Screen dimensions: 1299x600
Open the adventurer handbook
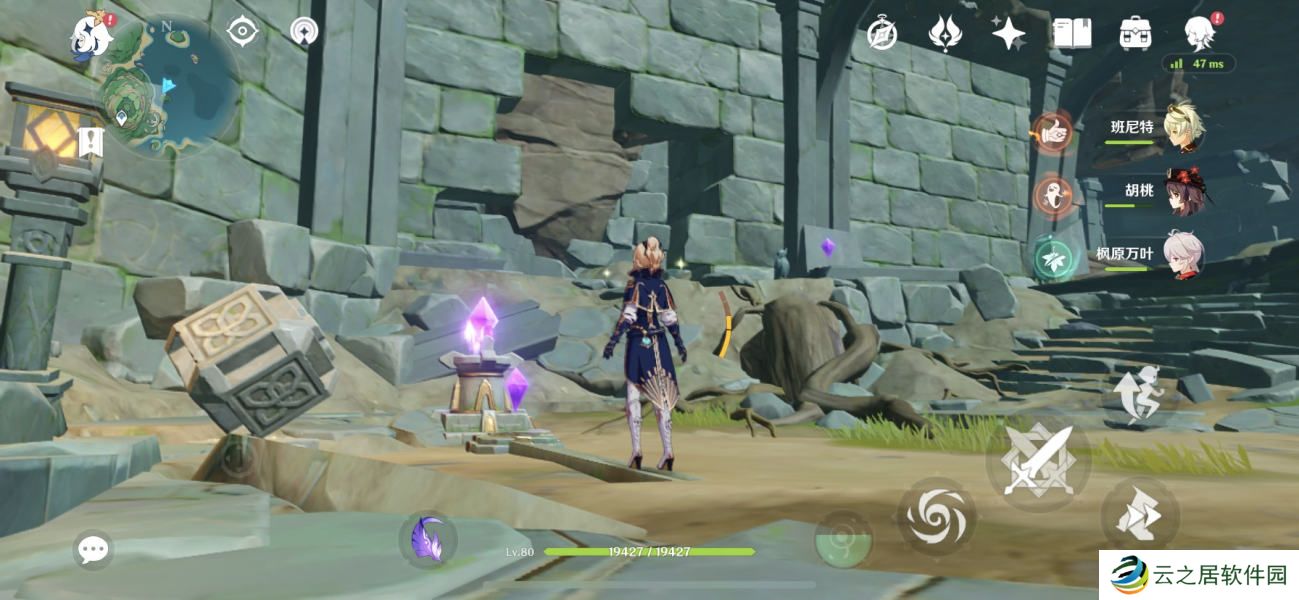pyautogui.click(x=1072, y=34)
